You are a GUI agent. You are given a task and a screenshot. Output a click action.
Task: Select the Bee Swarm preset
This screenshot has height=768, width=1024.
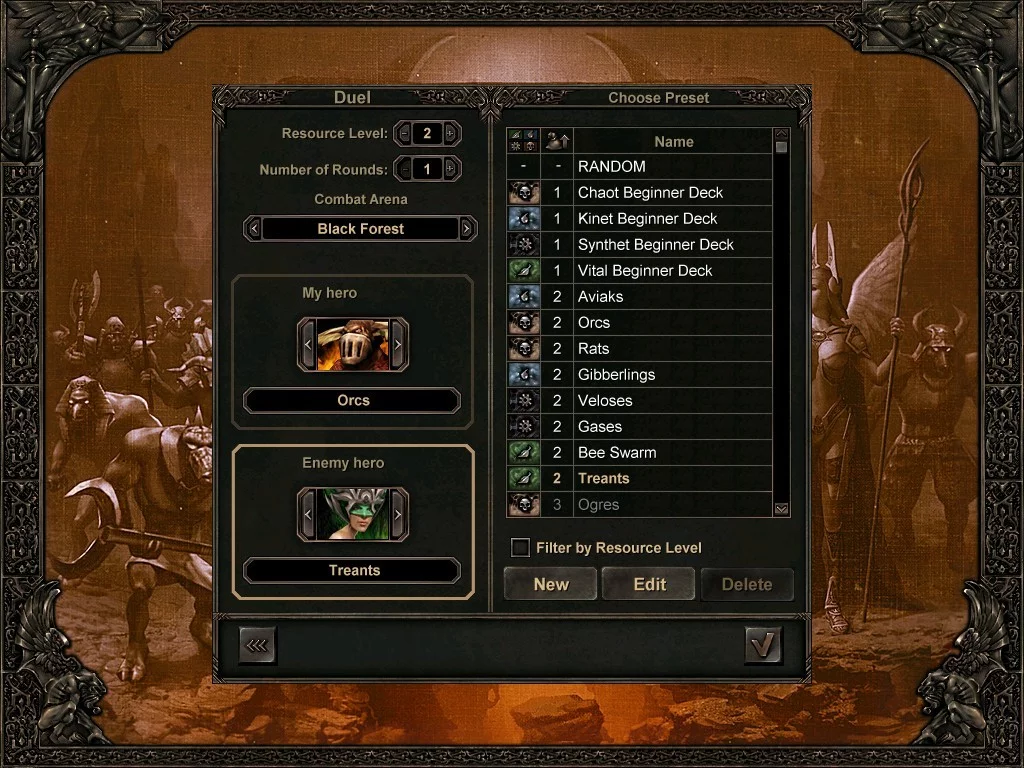tap(672, 453)
